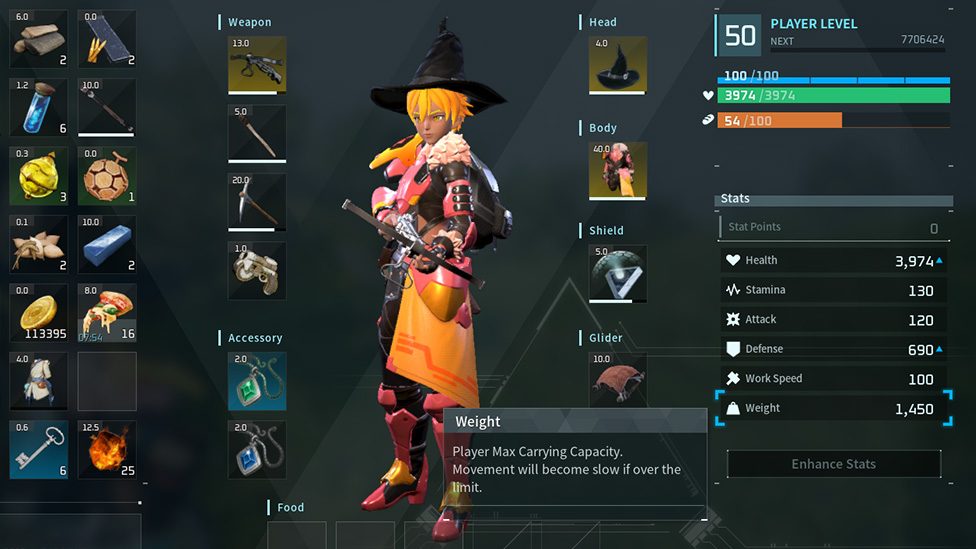The height and width of the screenshot is (549, 976).
Task: Pick the blue potion vial slot
Action: pos(39,108)
